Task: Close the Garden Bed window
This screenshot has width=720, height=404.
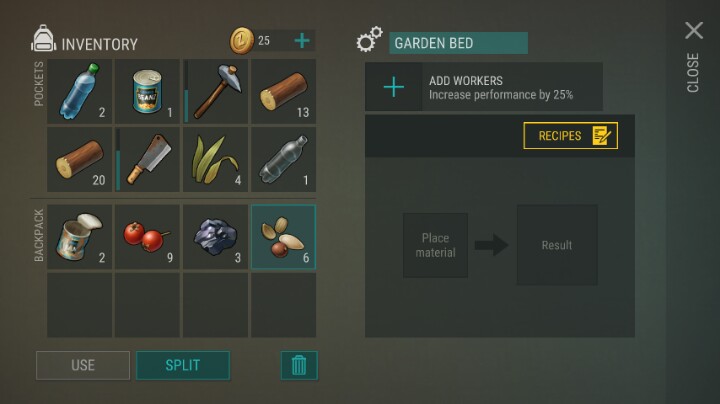Action: pyautogui.click(x=693, y=32)
